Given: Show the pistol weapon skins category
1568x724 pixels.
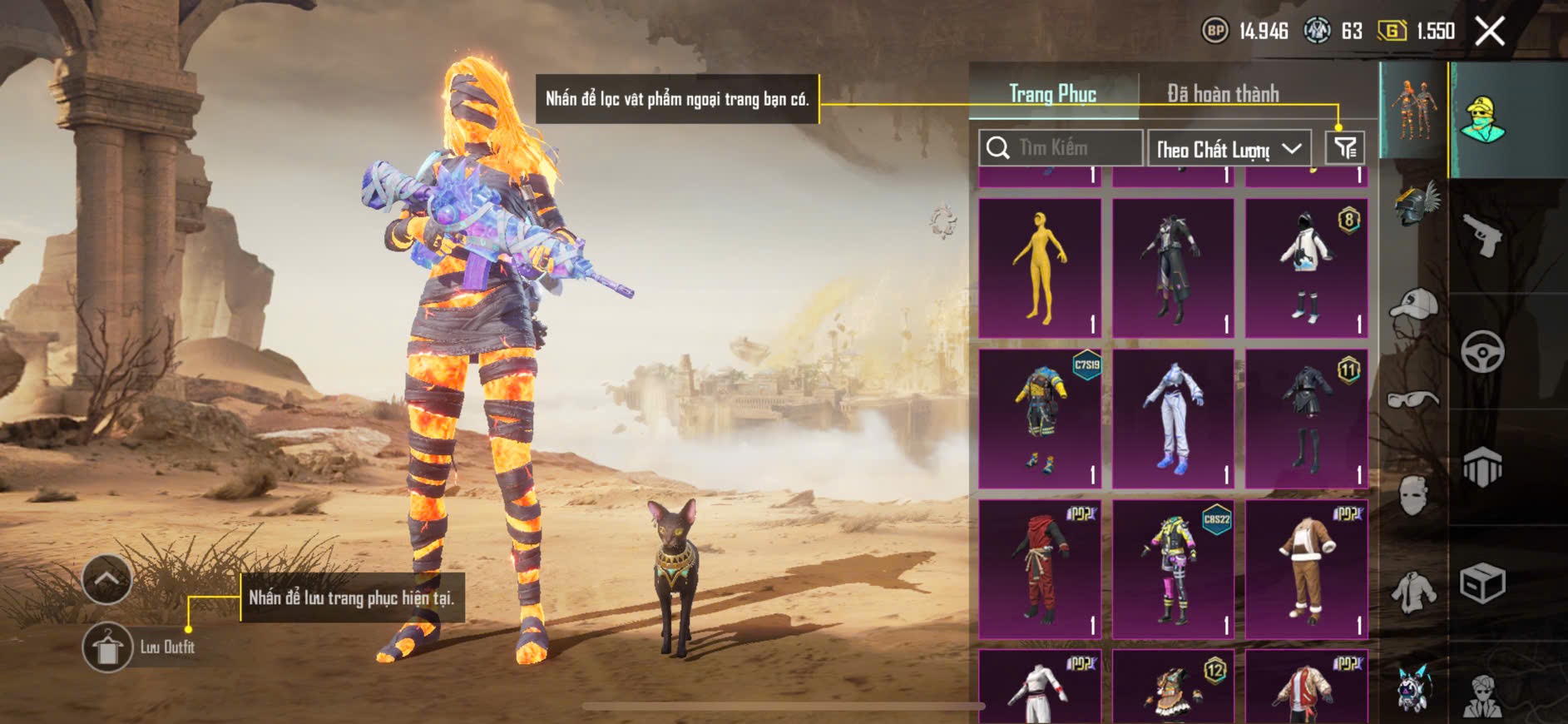Looking at the screenshot, I should tap(1482, 236).
